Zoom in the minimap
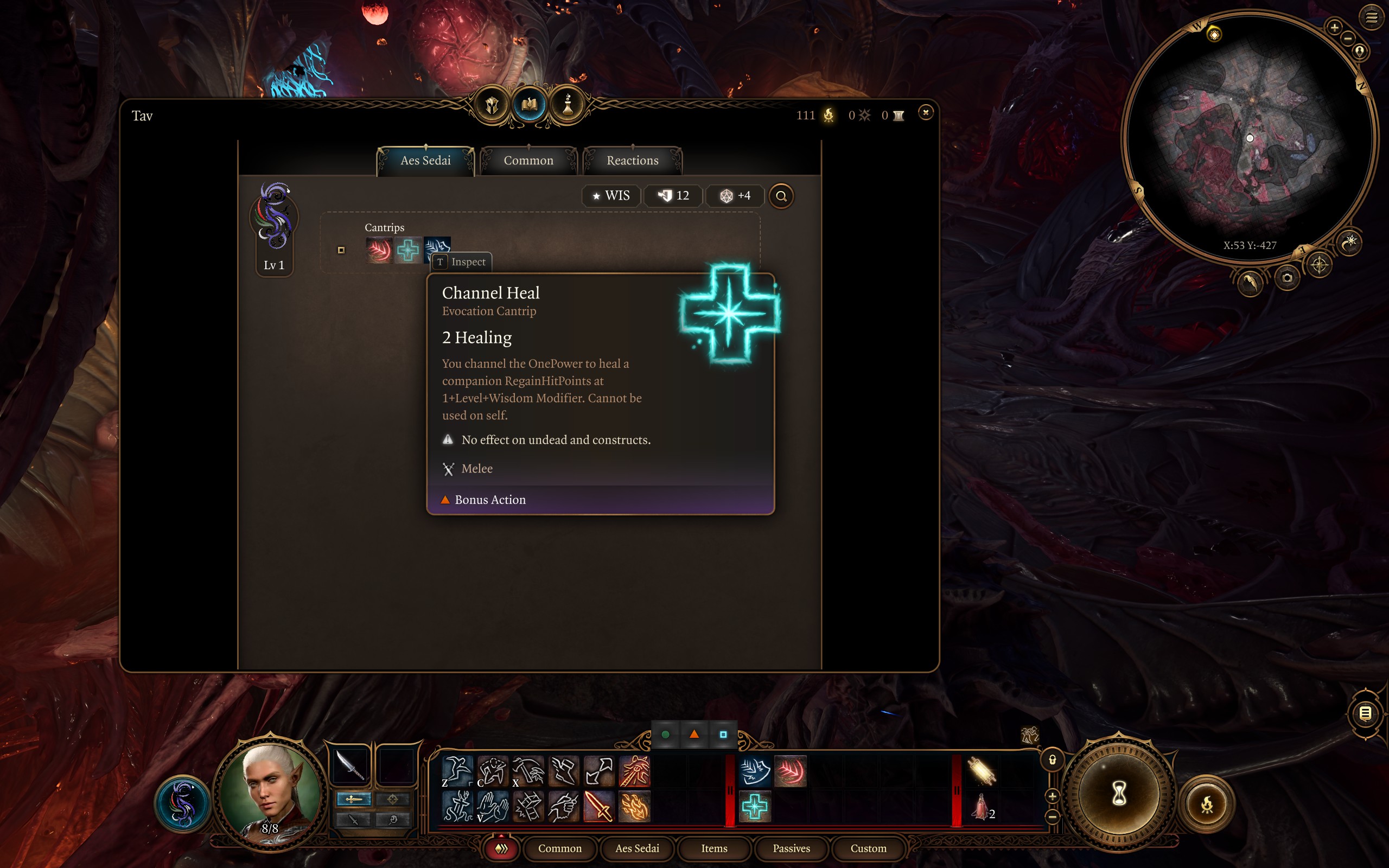The image size is (1389, 868). (x=1334, y=27)
